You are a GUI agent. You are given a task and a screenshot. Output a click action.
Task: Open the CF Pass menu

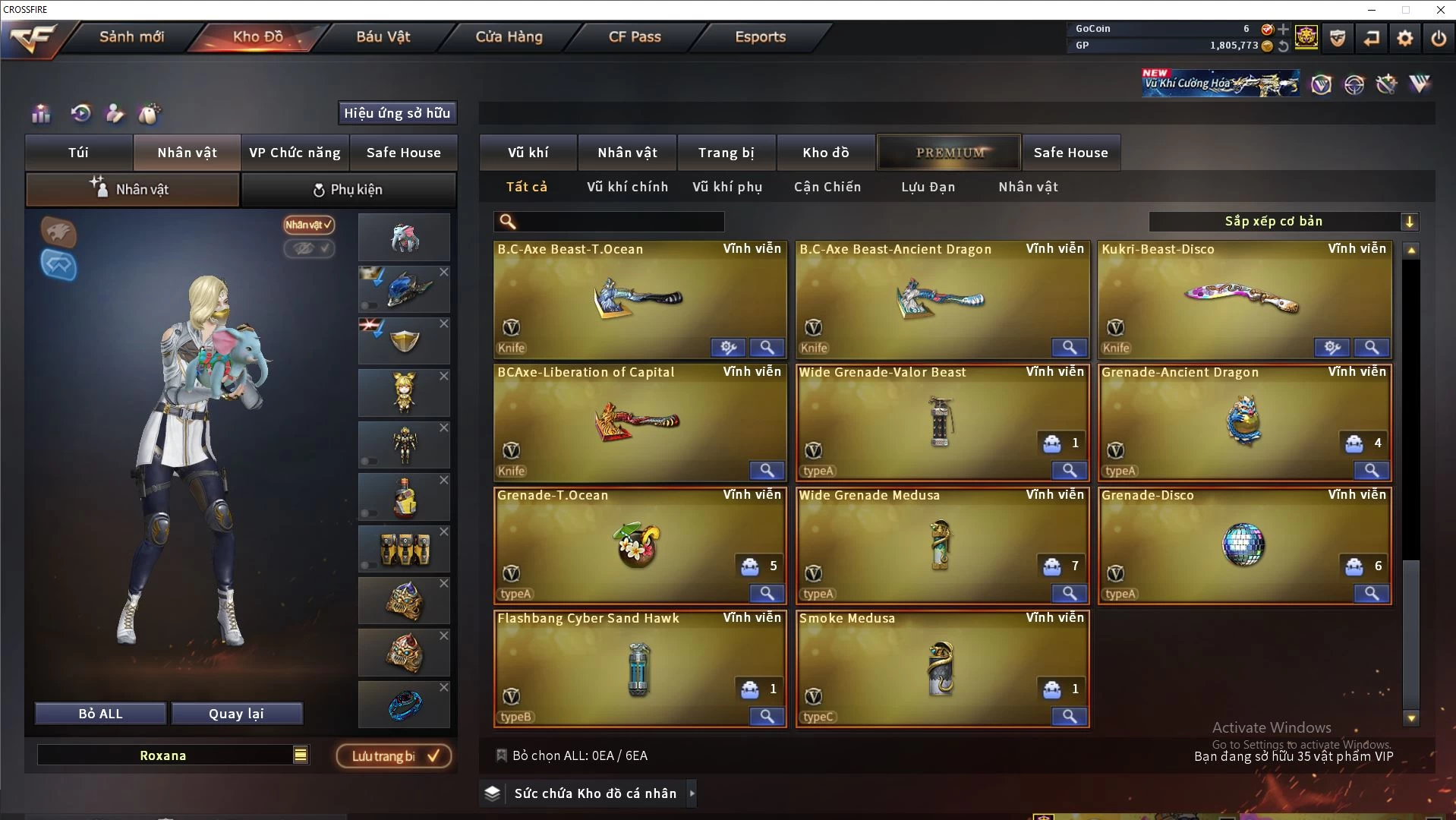pos(635,36)
